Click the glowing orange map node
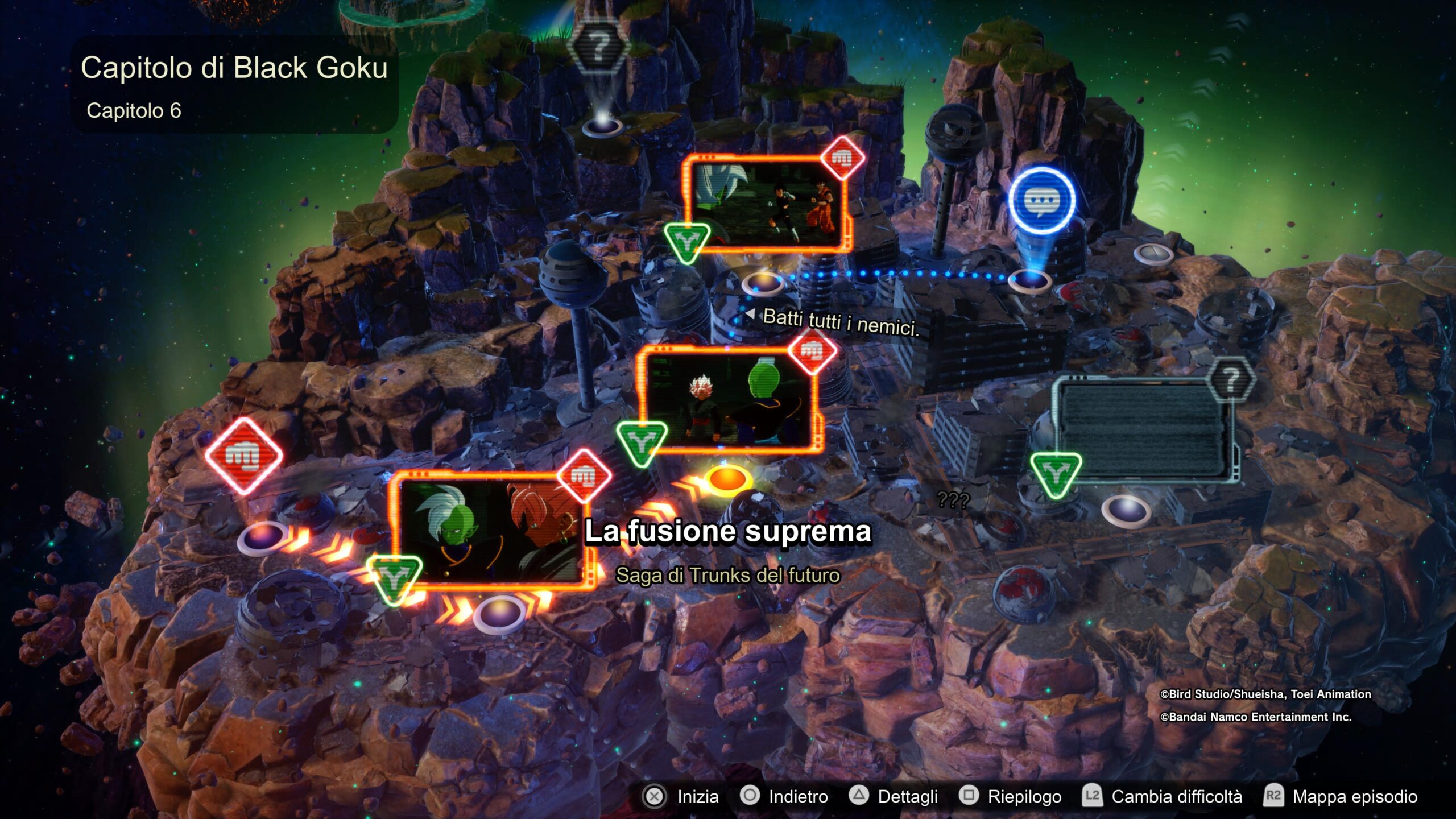Image resolution: width=1456 pixels, height=819 pixels. click(727, 479)
